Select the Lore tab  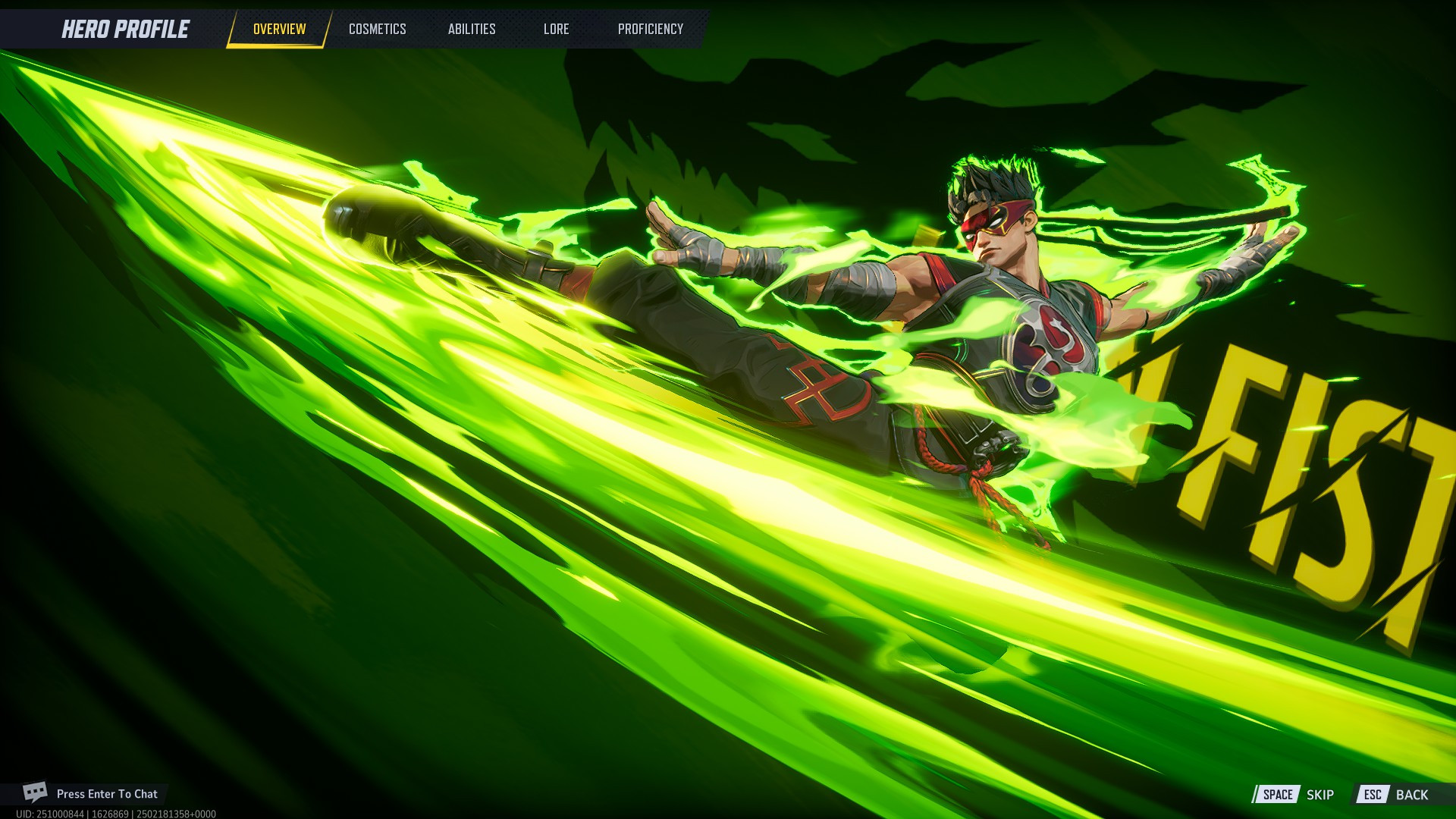(x=556, y=29)
